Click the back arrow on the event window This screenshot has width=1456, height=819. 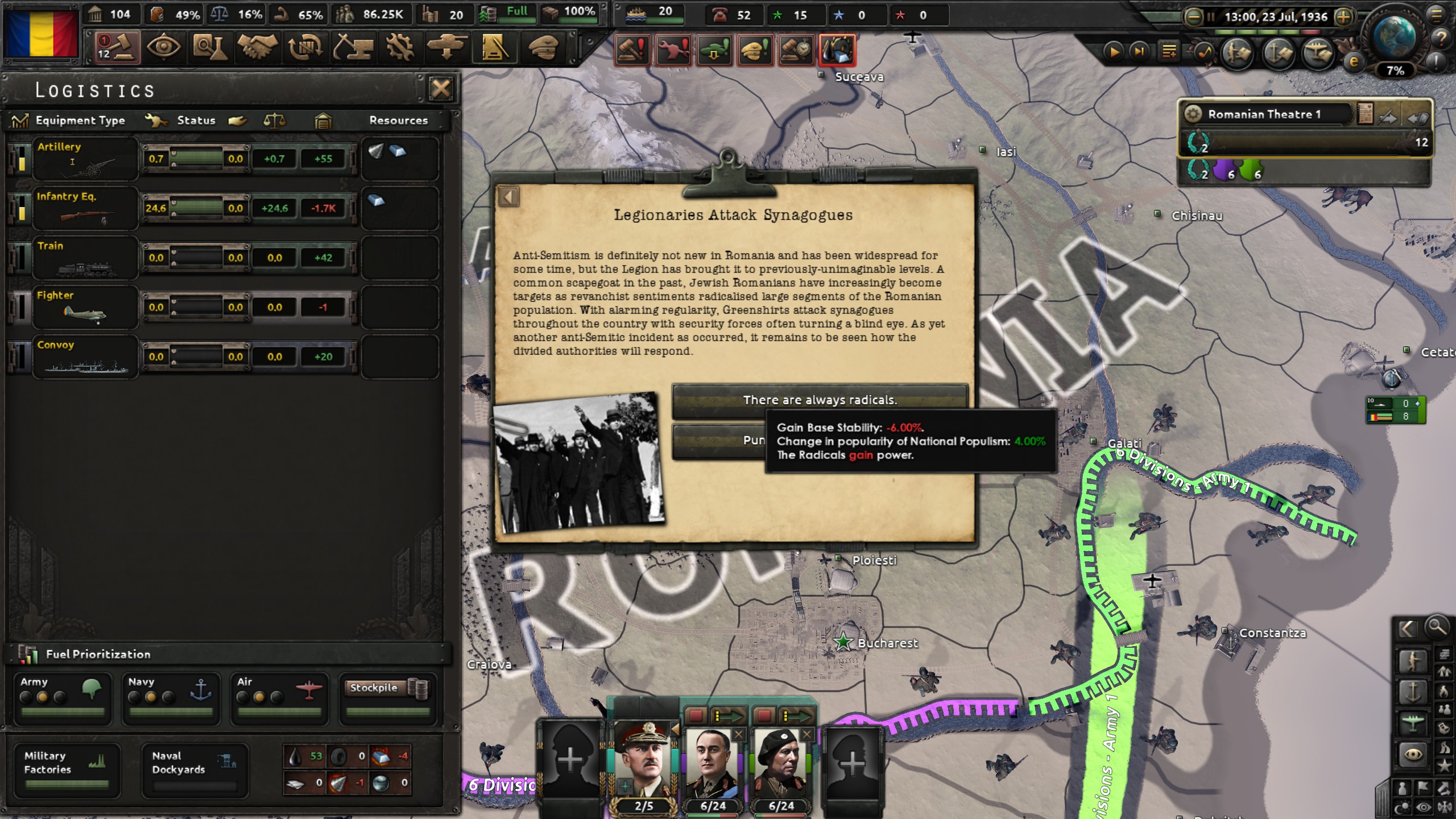click(508, 196)
